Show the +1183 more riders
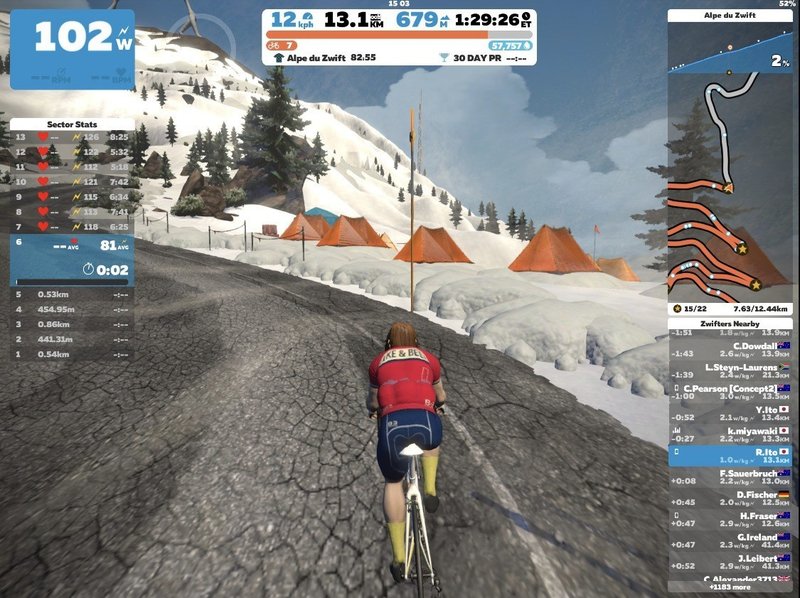Image resolution: width=800 pixels, height=598 pixels. click(x=731, y=588)
